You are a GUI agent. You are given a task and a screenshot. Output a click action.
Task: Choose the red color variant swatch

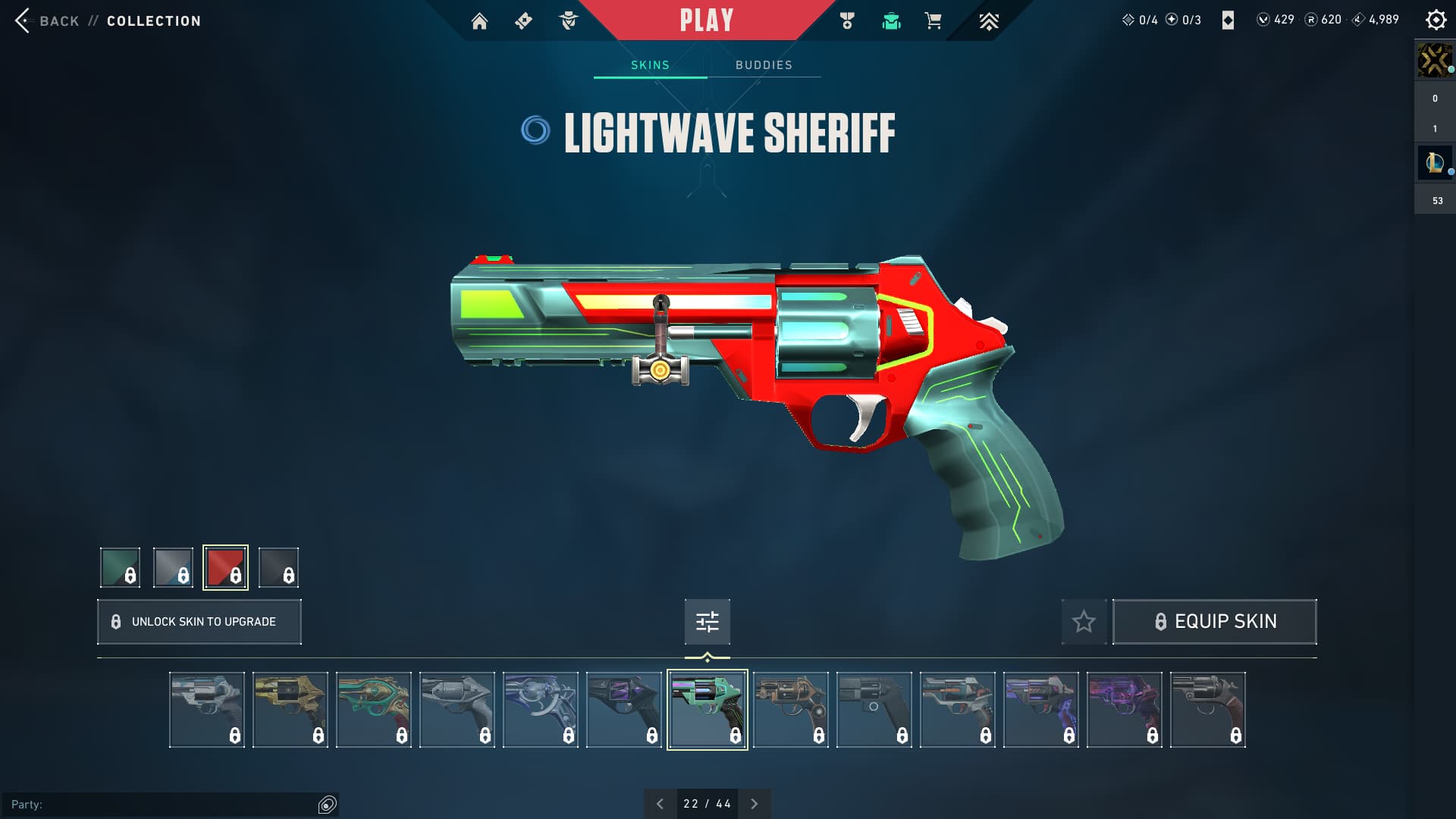point(225,567)
